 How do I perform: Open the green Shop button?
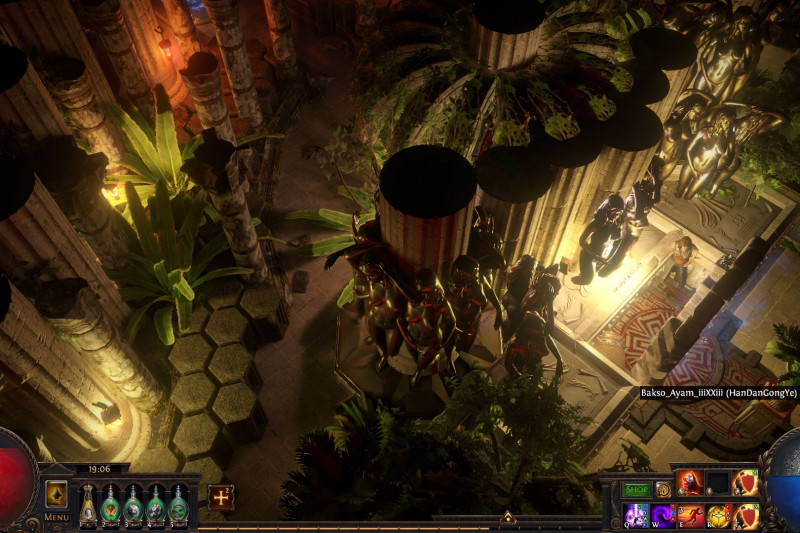point(637,490)
